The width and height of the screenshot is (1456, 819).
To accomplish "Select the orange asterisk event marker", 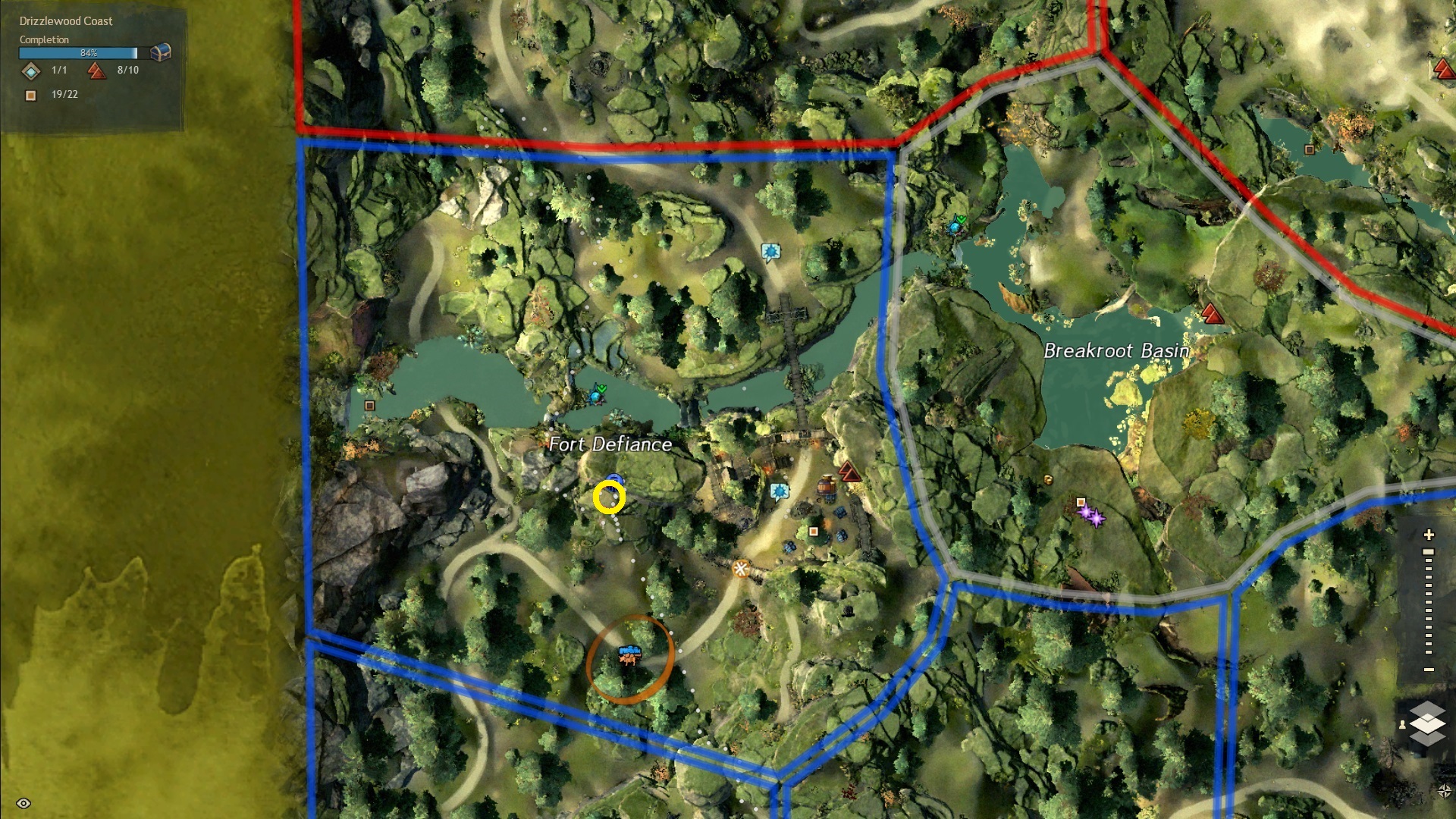I will pos(740,568).
